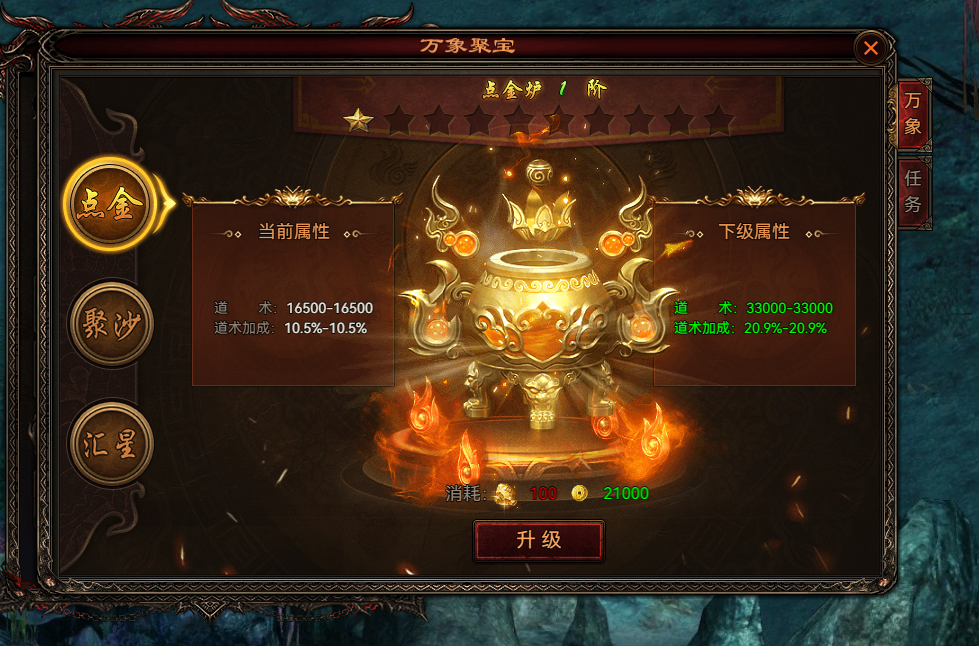This screenshot has width=979, height=646.
Task: Close the 万象聚宝 window
Action: [871, 47]
